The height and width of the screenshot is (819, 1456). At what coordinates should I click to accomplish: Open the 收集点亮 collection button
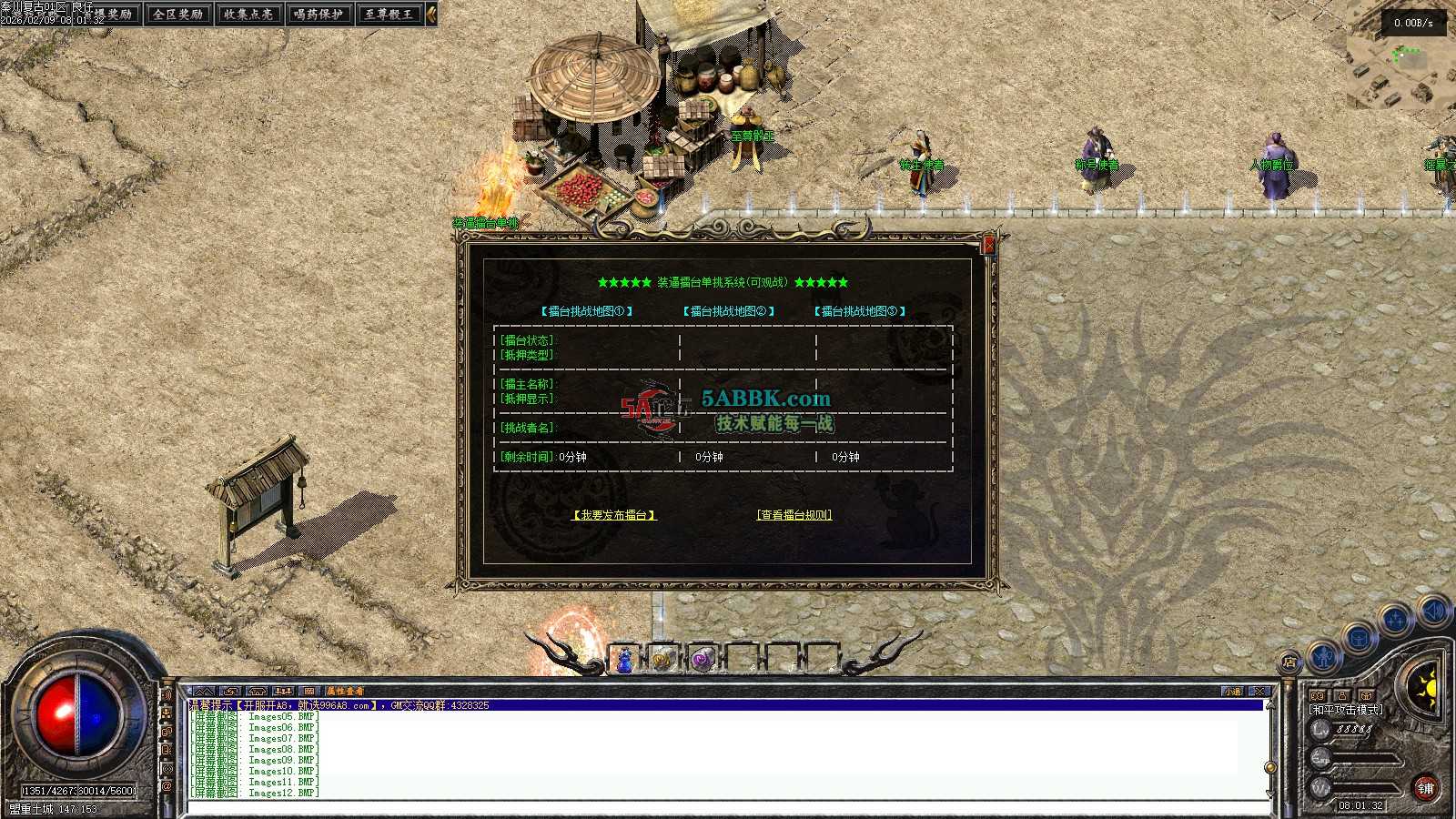248,14
